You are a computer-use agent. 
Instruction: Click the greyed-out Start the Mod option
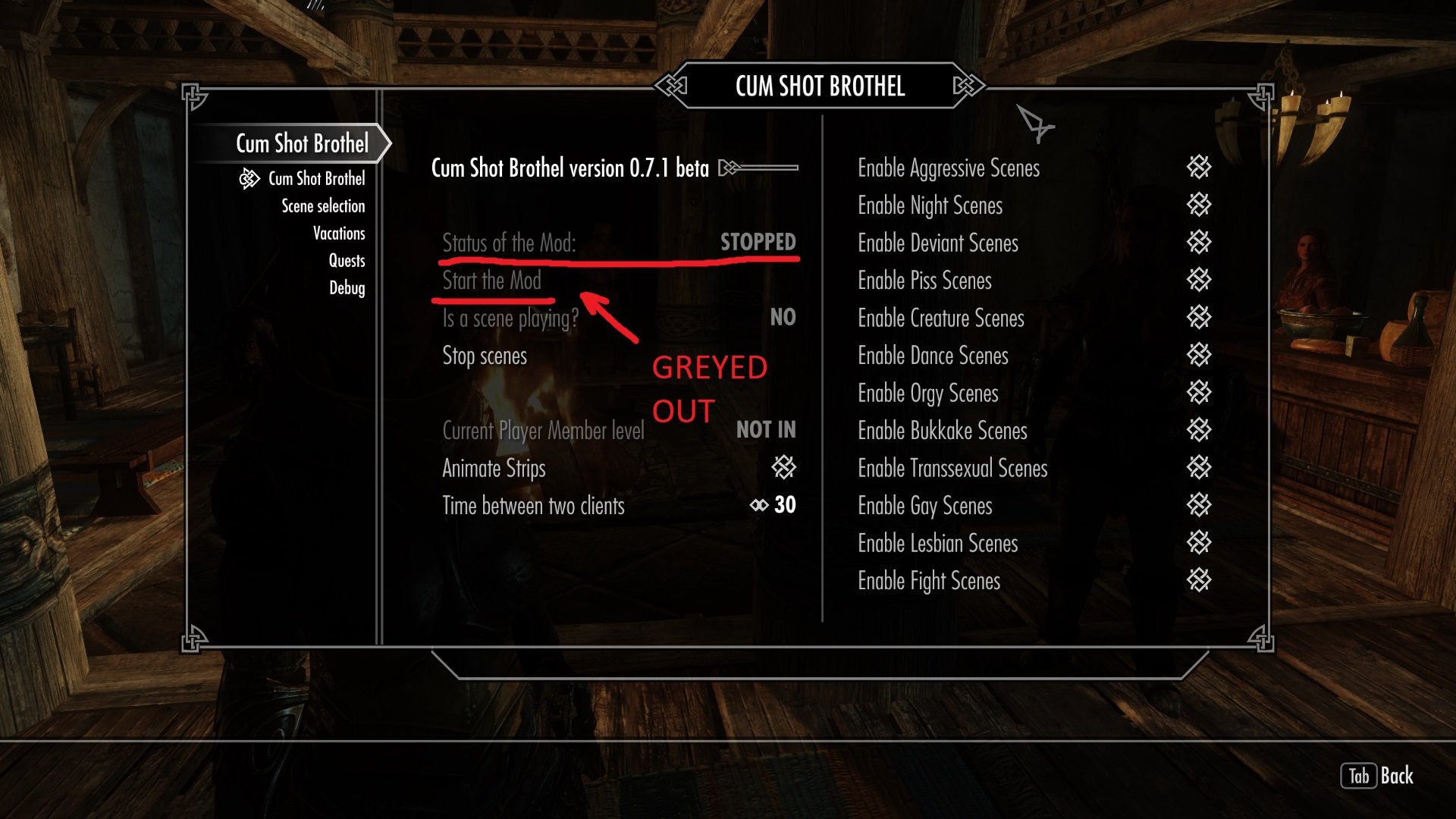[491, 281]
